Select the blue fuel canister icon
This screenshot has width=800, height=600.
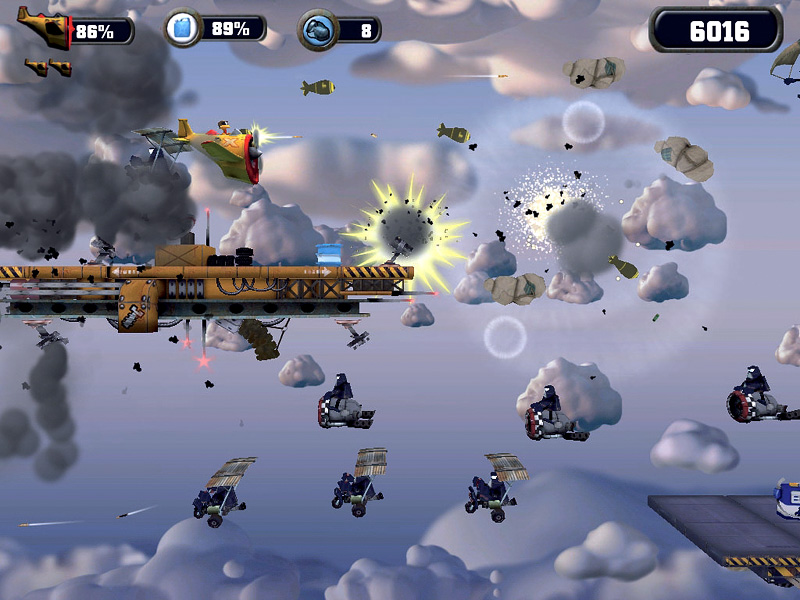click(182, 29)
